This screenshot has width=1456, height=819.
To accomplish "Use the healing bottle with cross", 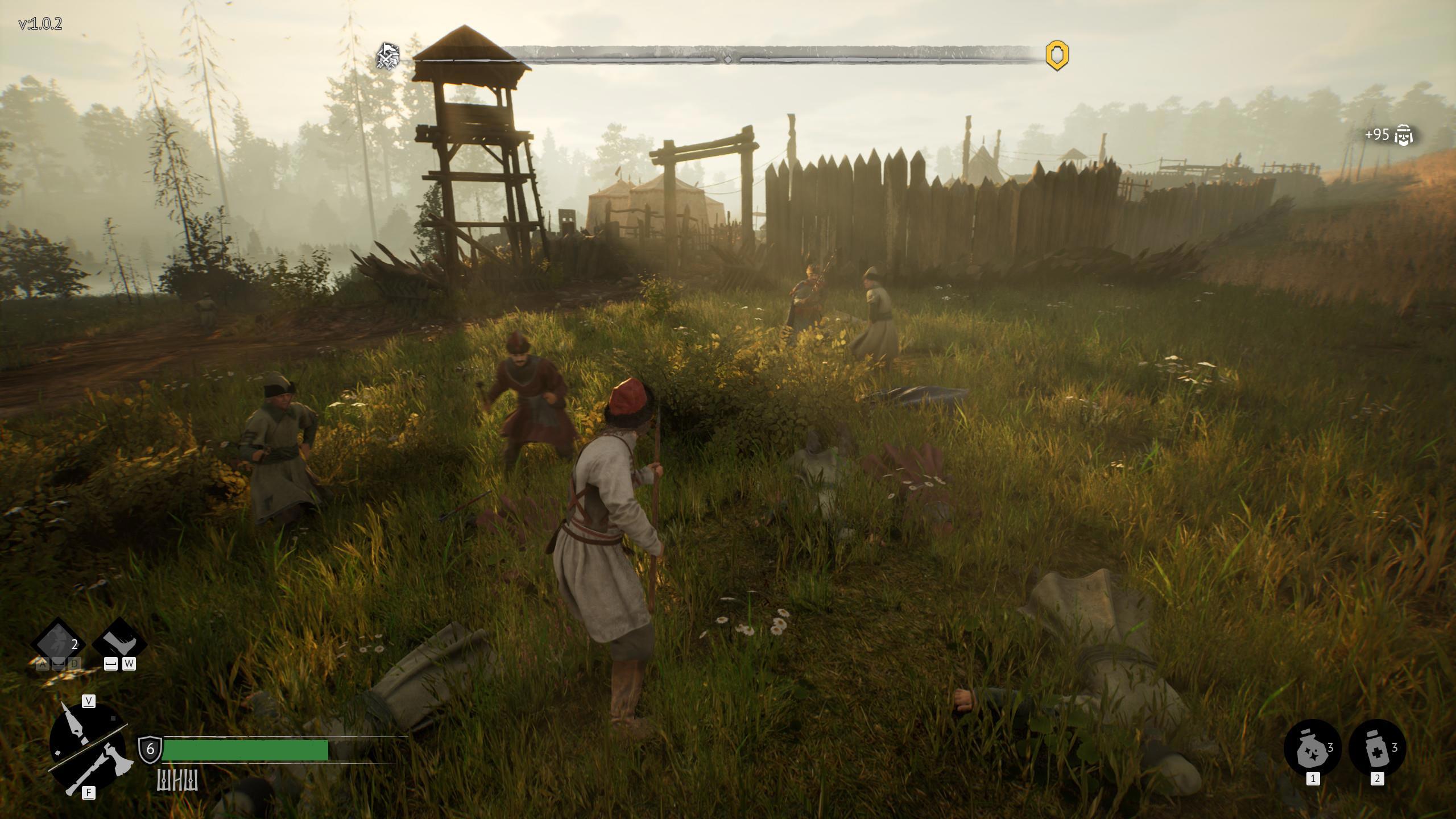I will tap(1376, 747).
